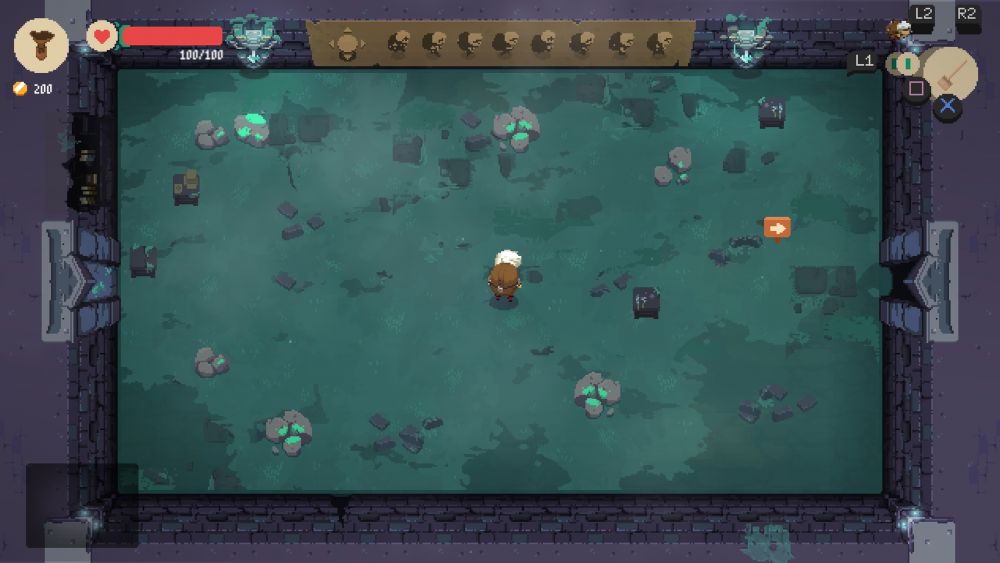Use the green potion slot
Image resolution: width=1000 pixels, height=563 pixels.
click(x=903, y=63)
